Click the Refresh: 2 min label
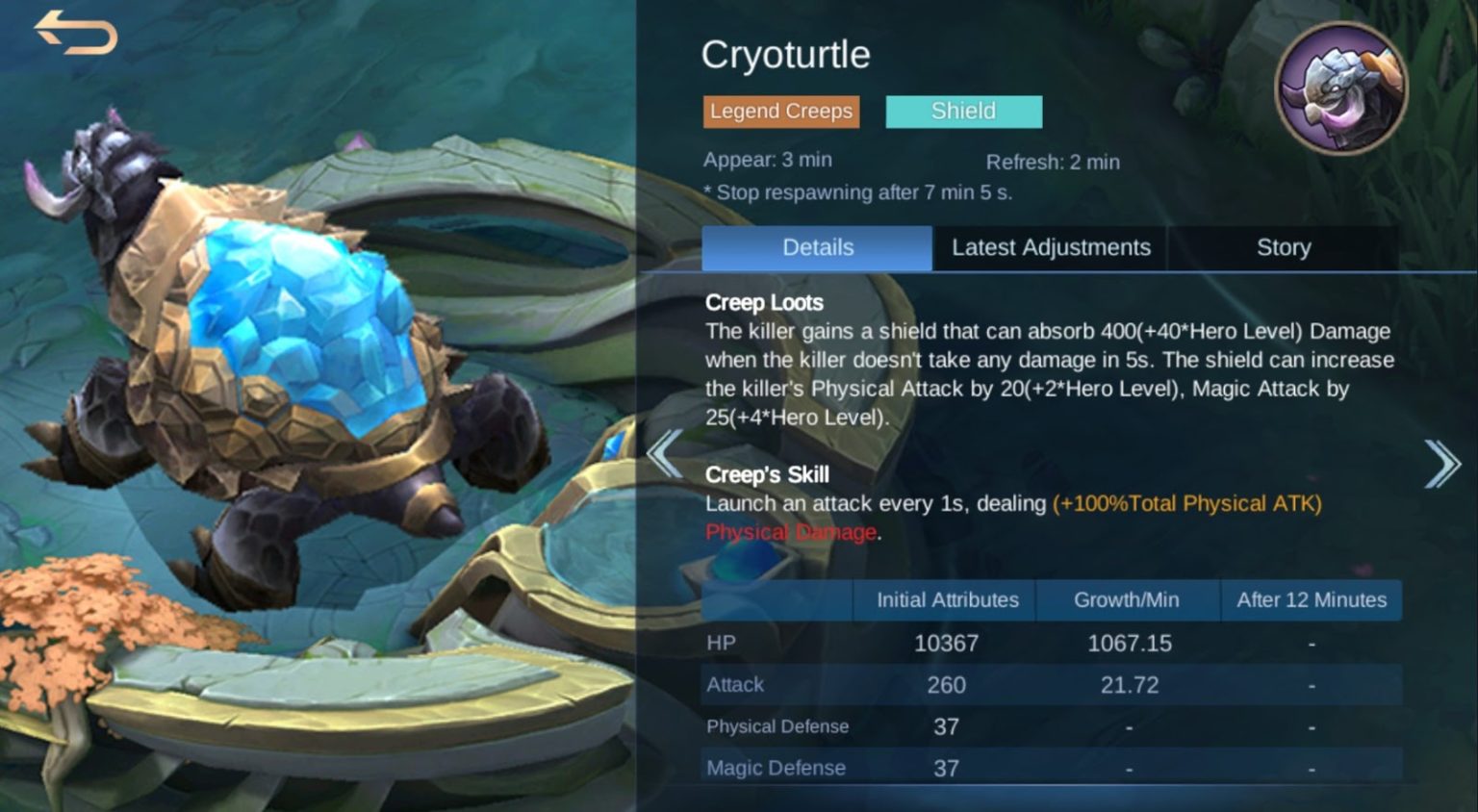Image resolution: width=1478 pixels, height=812 pixels. click(x=1053, y=162)
